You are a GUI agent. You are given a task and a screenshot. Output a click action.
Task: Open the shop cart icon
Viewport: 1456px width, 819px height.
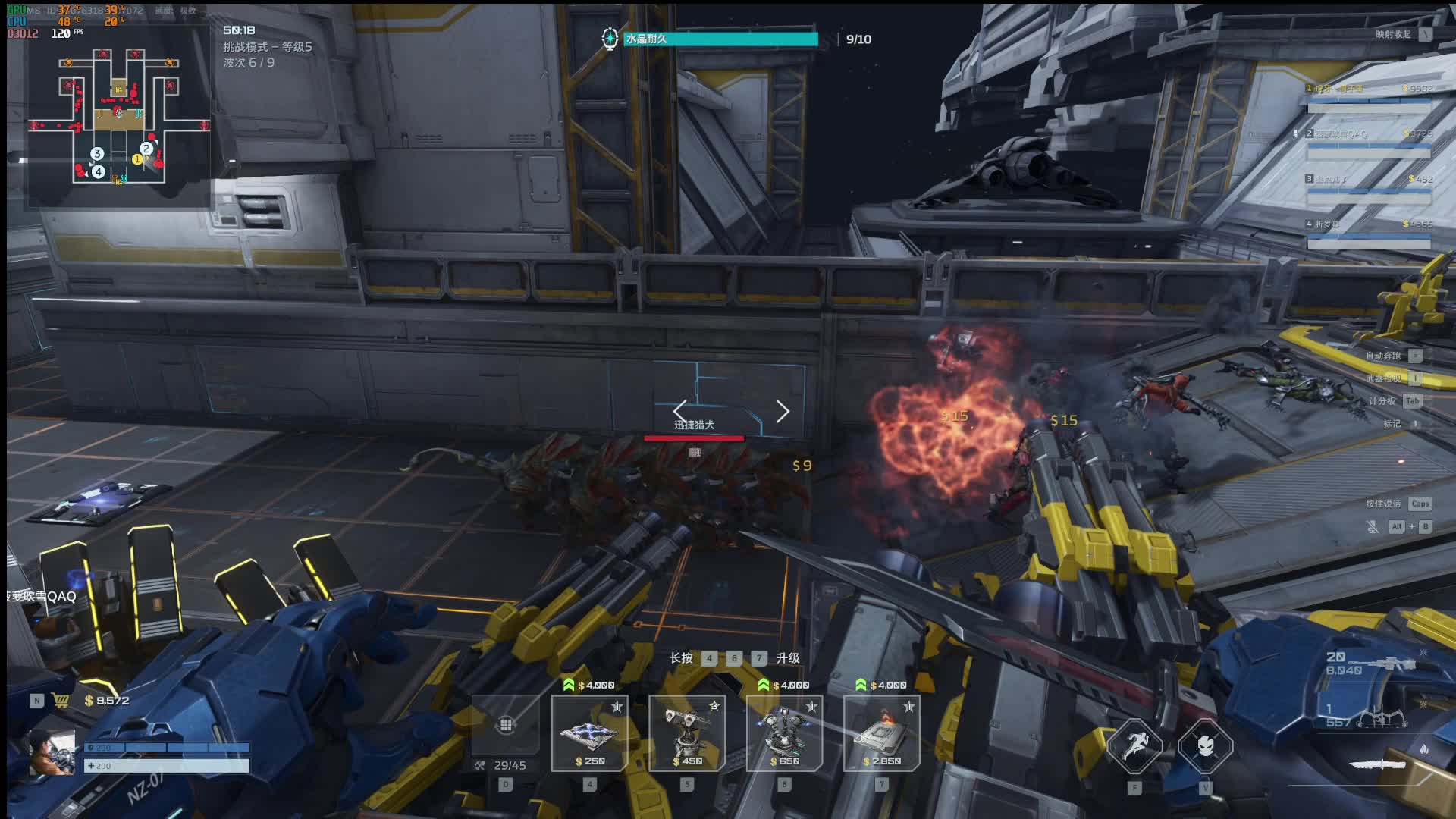click(x=61, y=701)
